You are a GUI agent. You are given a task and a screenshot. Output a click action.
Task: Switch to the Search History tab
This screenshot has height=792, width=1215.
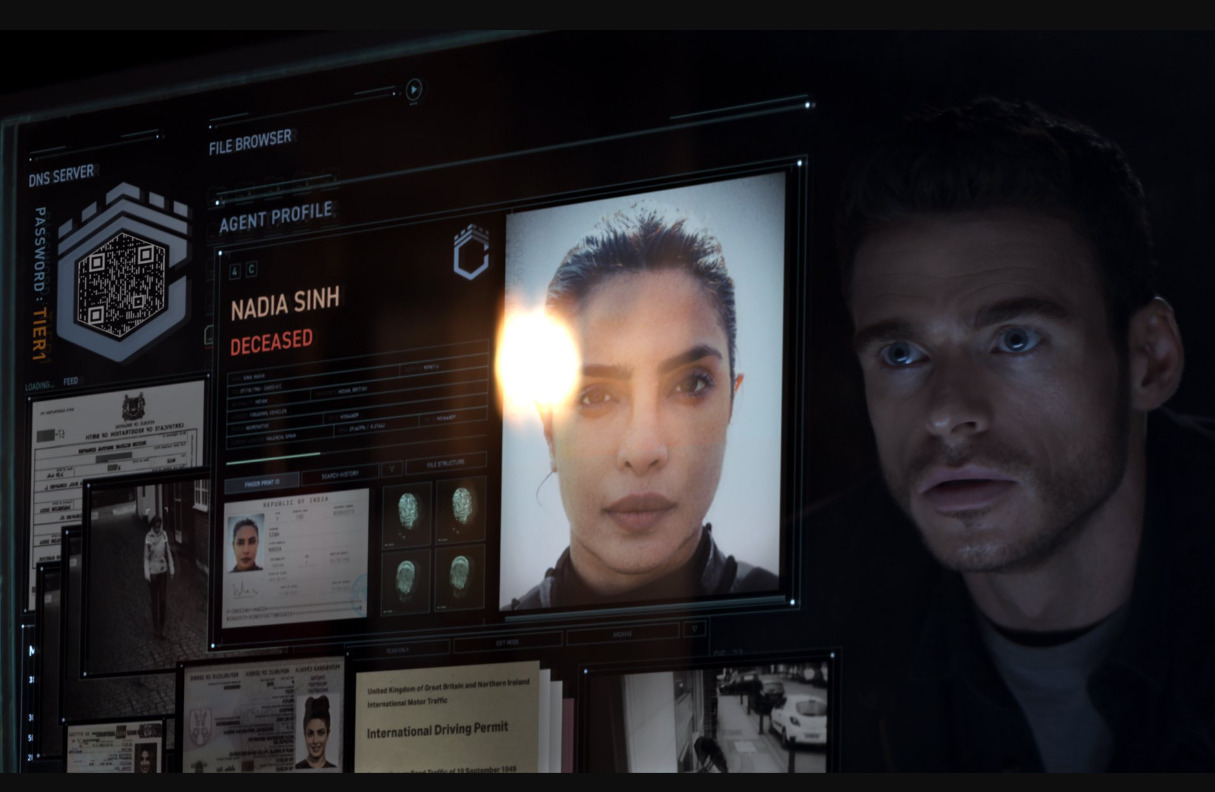tap(339, 474)
